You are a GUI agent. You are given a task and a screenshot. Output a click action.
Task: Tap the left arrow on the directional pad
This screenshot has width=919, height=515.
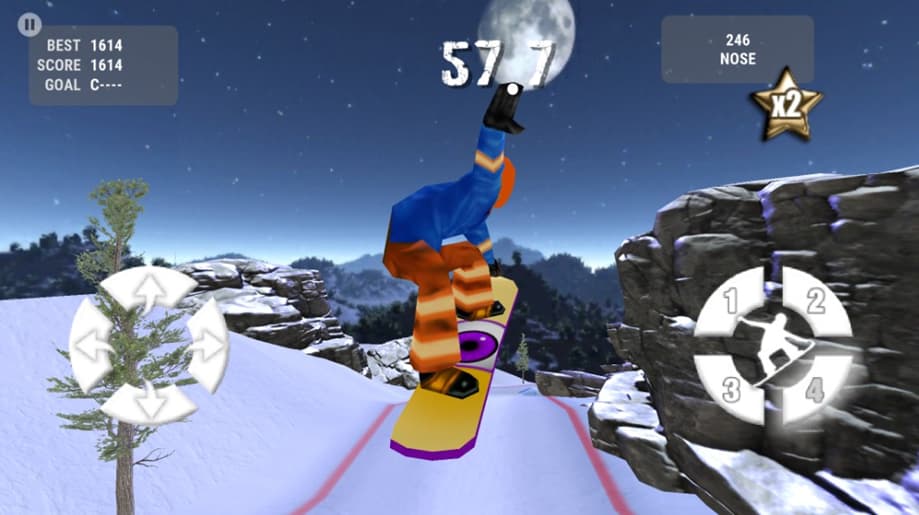point(91,345)
